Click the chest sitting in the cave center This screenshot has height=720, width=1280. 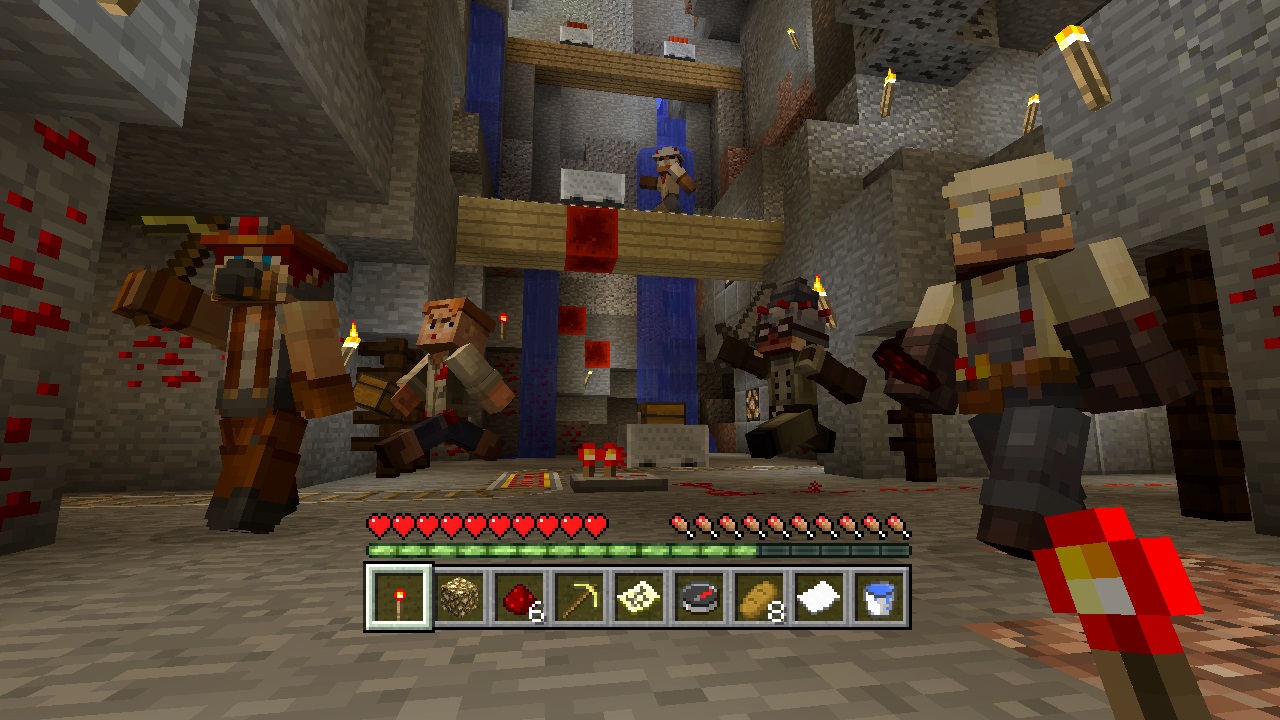[x=663, y=412]
